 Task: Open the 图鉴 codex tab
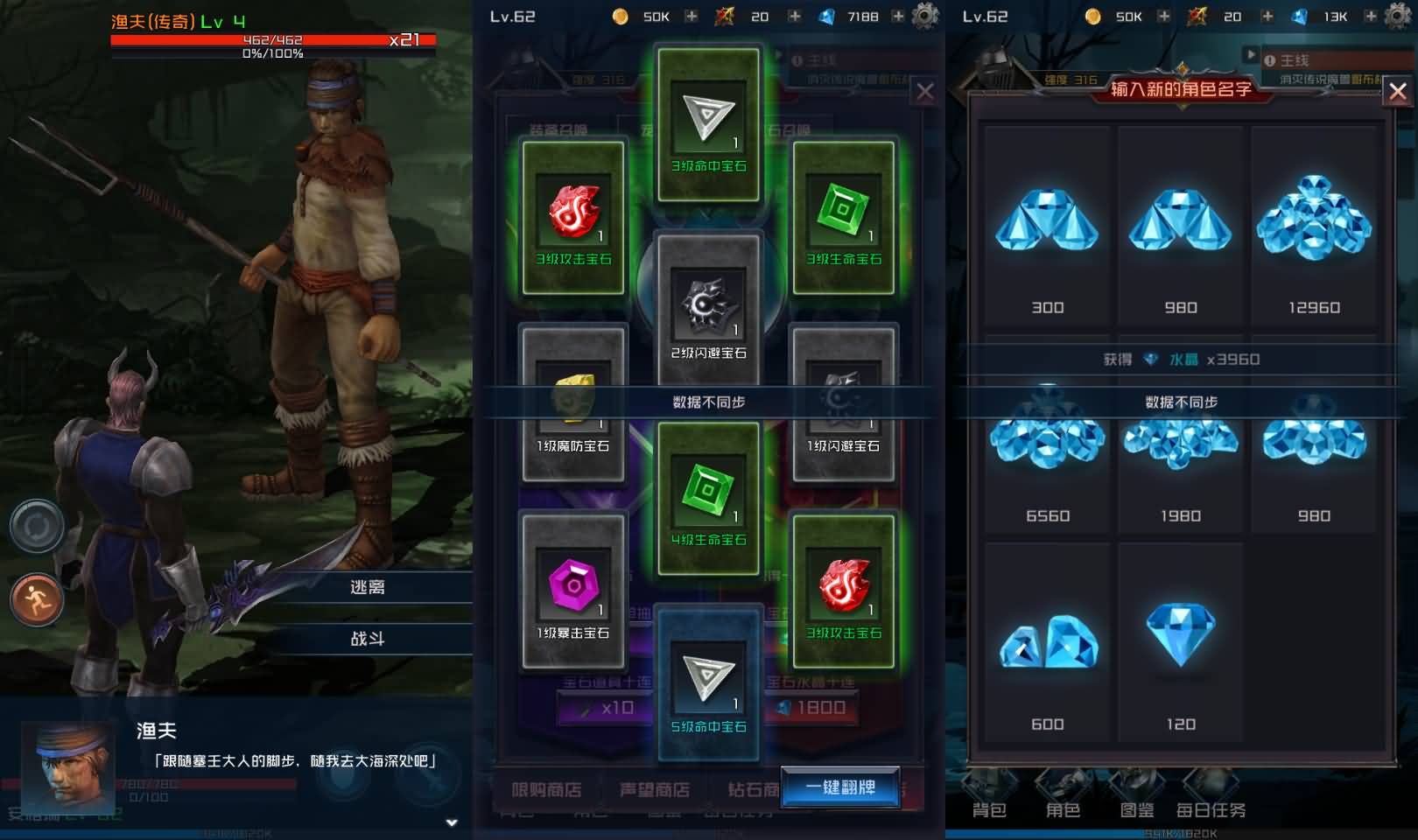[1137, 809]
